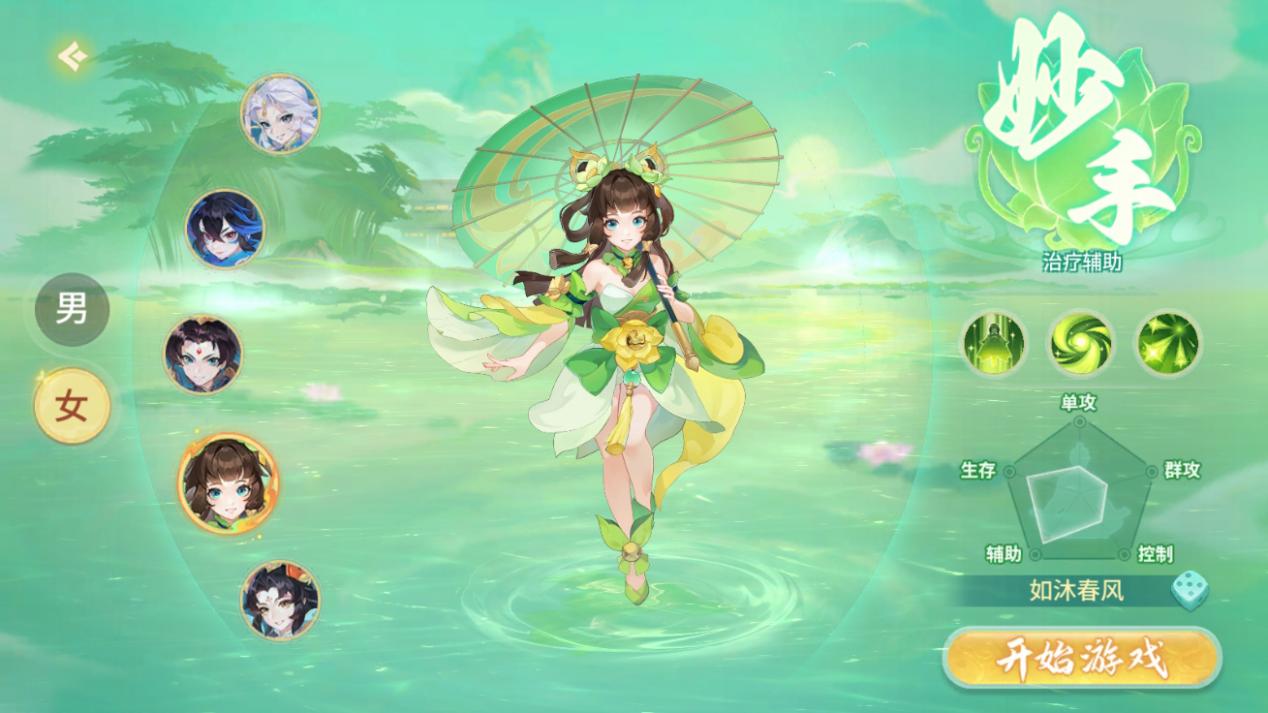1268x713 pixels.
Task: View the green swirl skill icon
Action: coord(1081,342)
